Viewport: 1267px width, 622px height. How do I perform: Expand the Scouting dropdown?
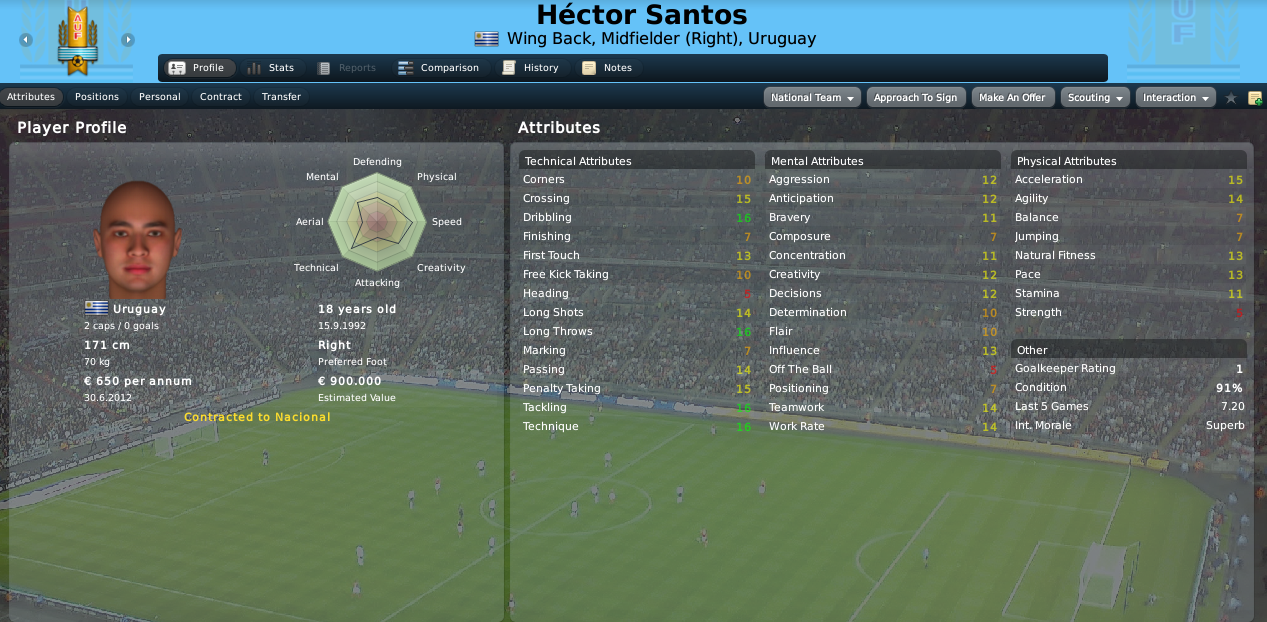tap(1095, 98)
